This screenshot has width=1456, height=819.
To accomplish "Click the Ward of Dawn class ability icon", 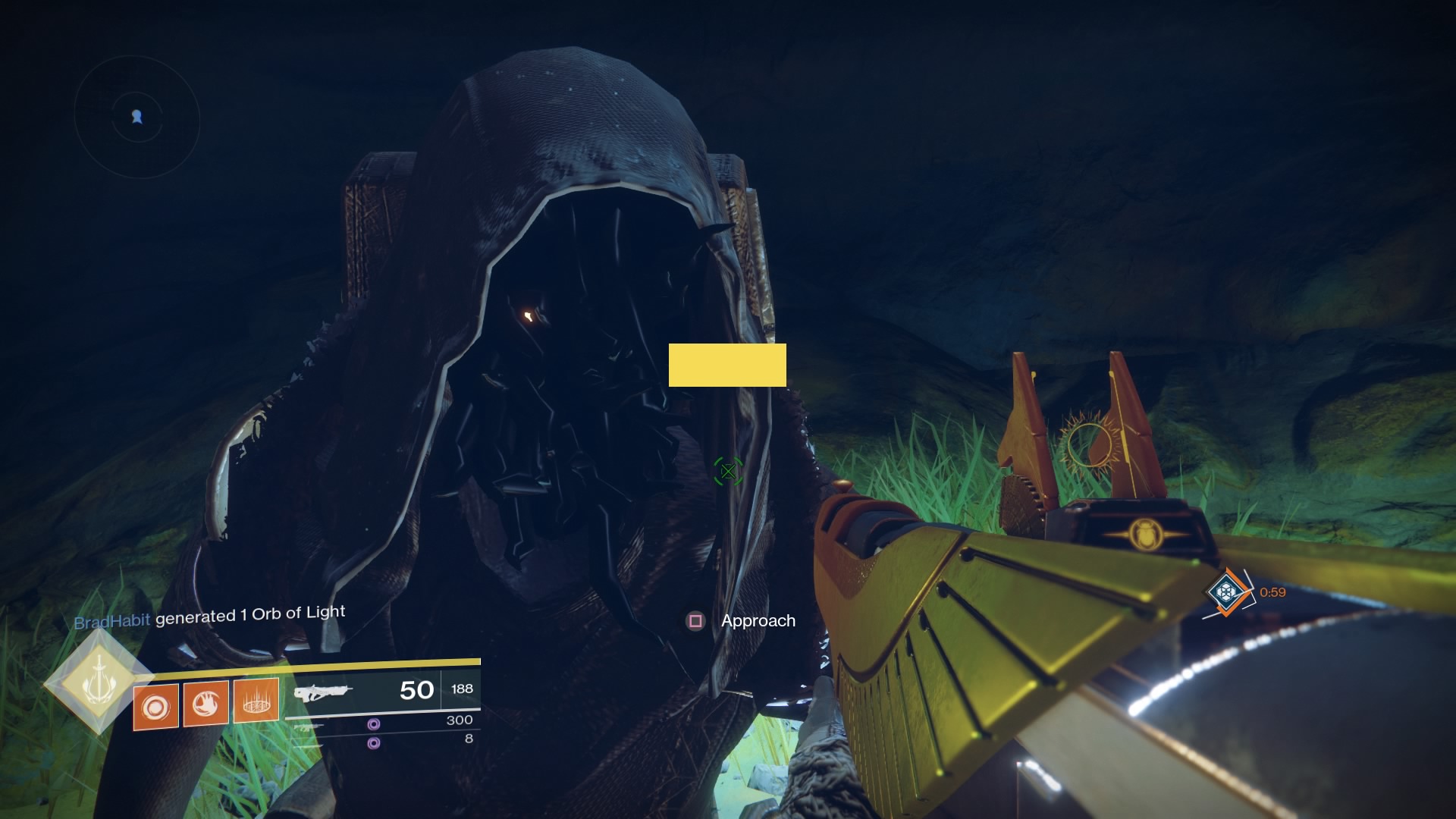I will pos(256,704).
